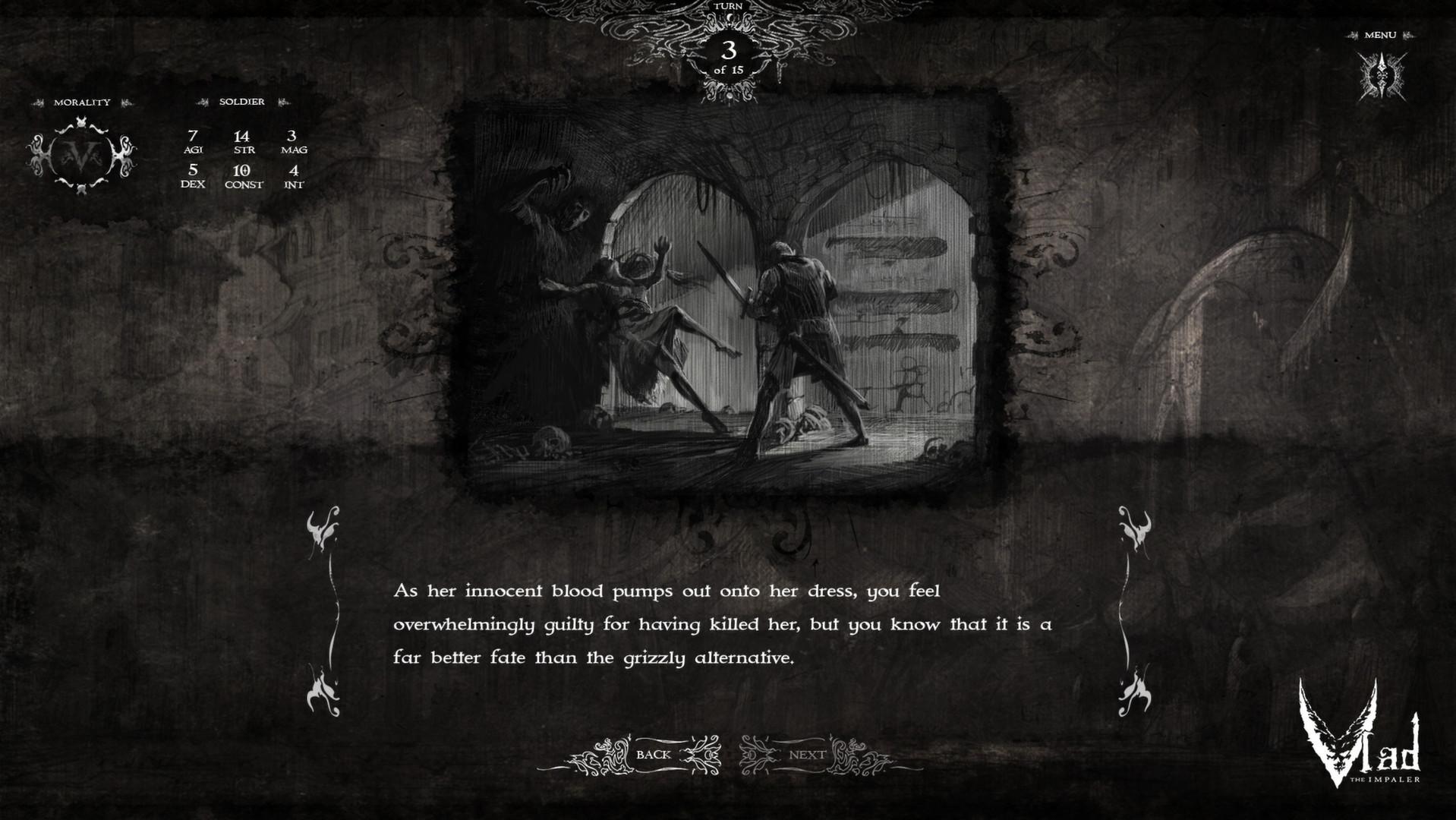Advance the story with the Next button

(806, 754)
